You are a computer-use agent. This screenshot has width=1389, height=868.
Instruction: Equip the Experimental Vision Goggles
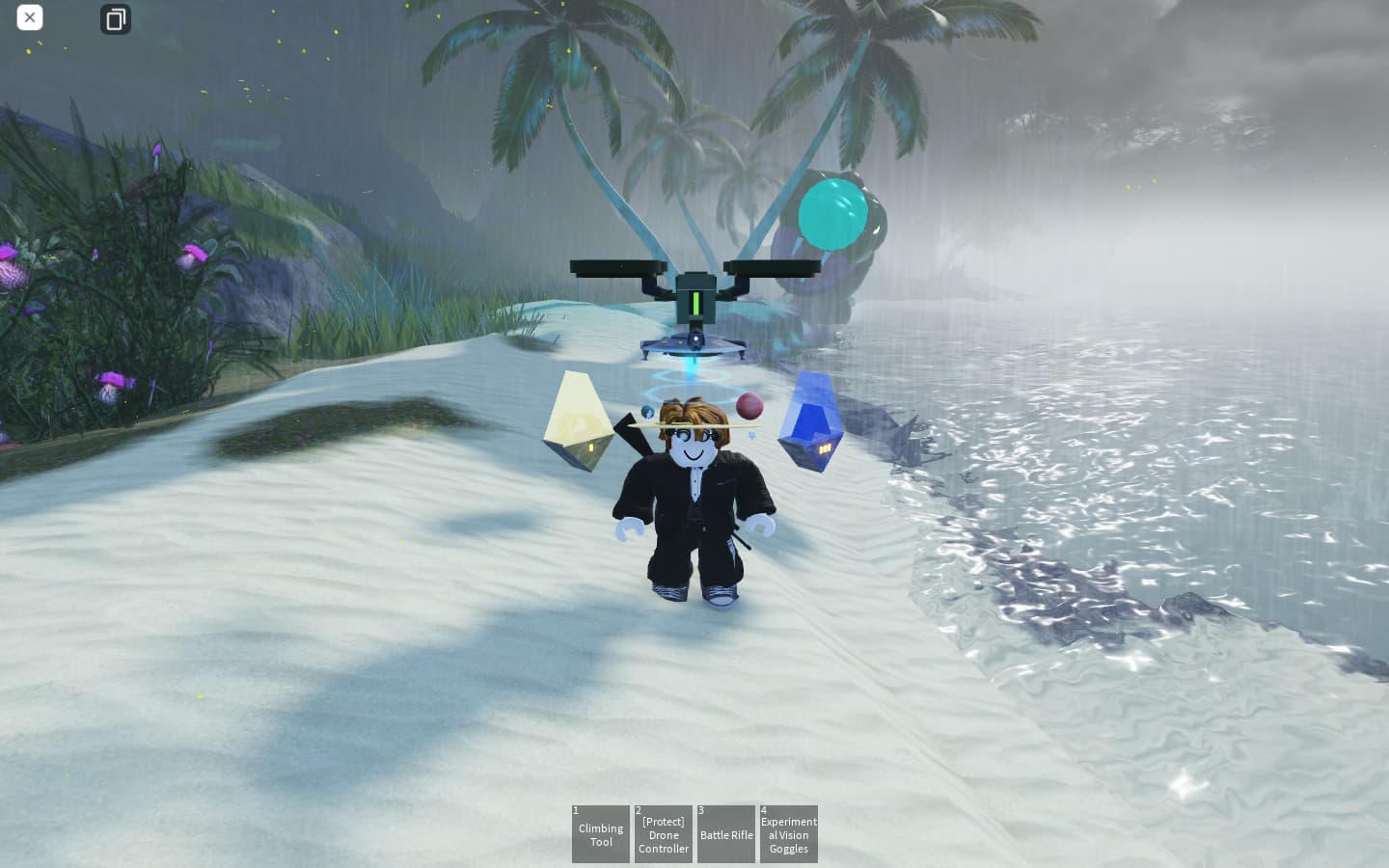click(x=789, y=834)
